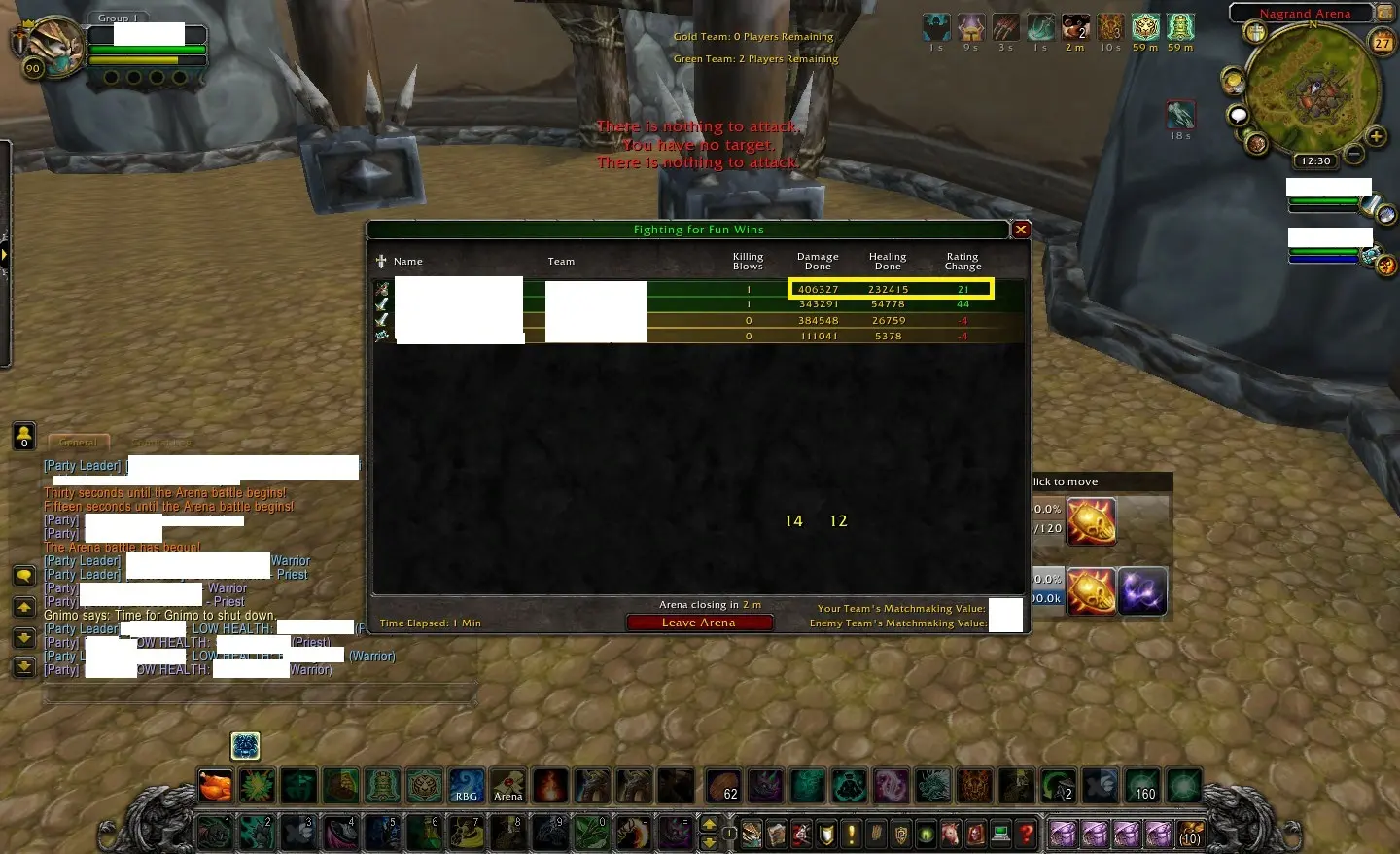The height and width of the screenshot is (854, 1400).
Task: Click the minimap clock showing 12:30
Action: tap(1315, 161)
